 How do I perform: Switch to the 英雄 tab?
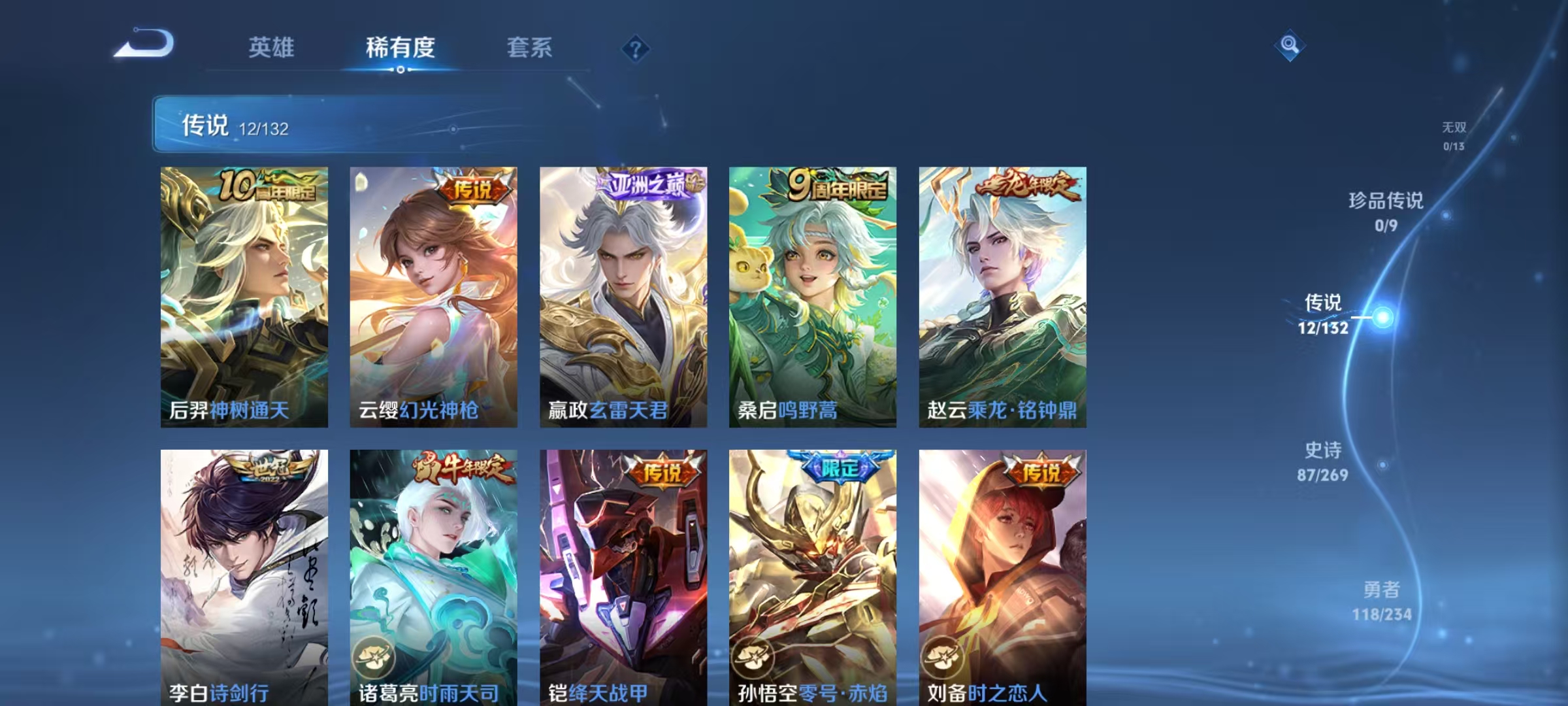click(x=271, y=48)
